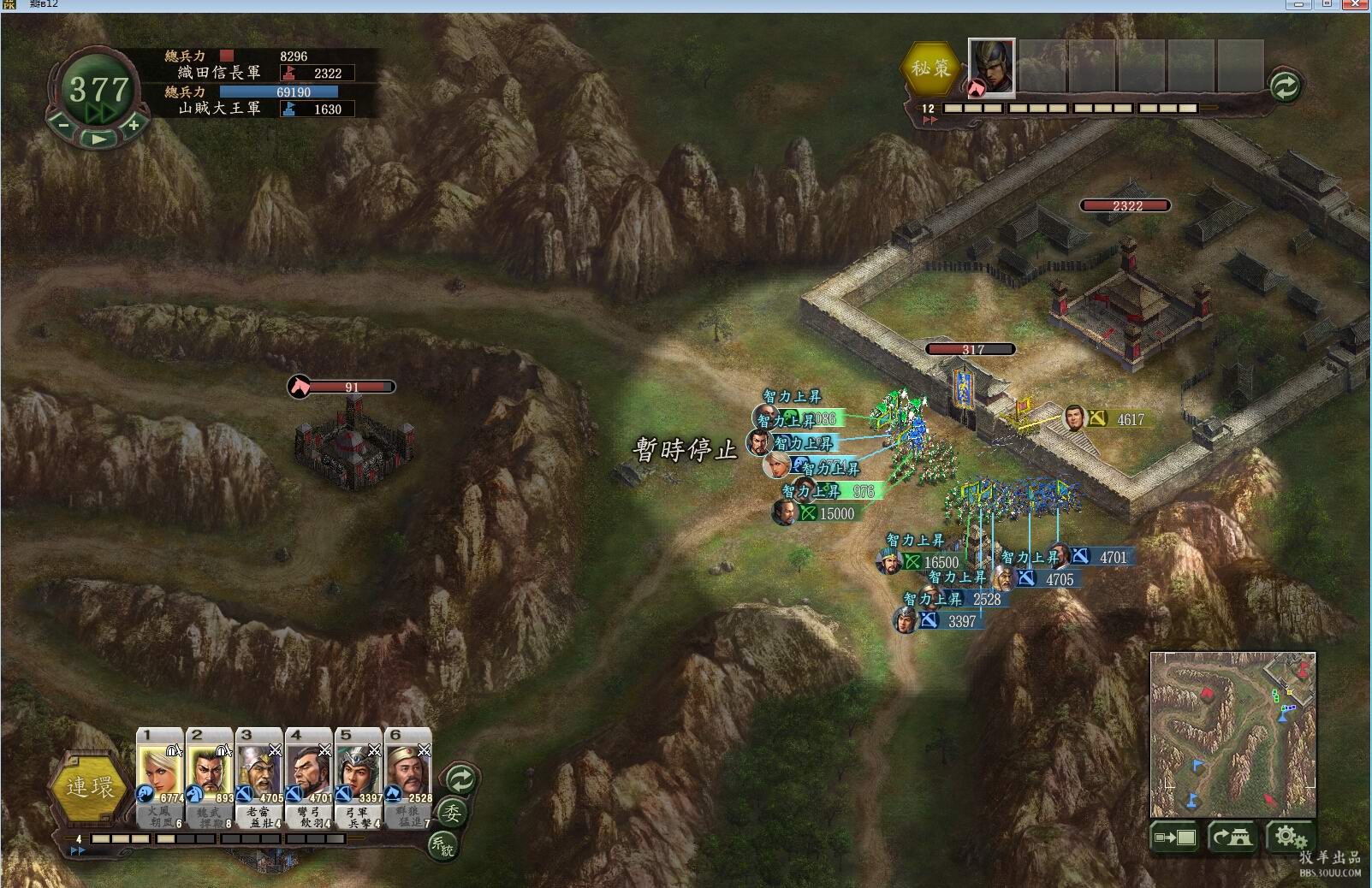This screenshot has width=1372, height=888.
Task: Open the 秘策 secret plan hexagon
Action: pos(930,68)
